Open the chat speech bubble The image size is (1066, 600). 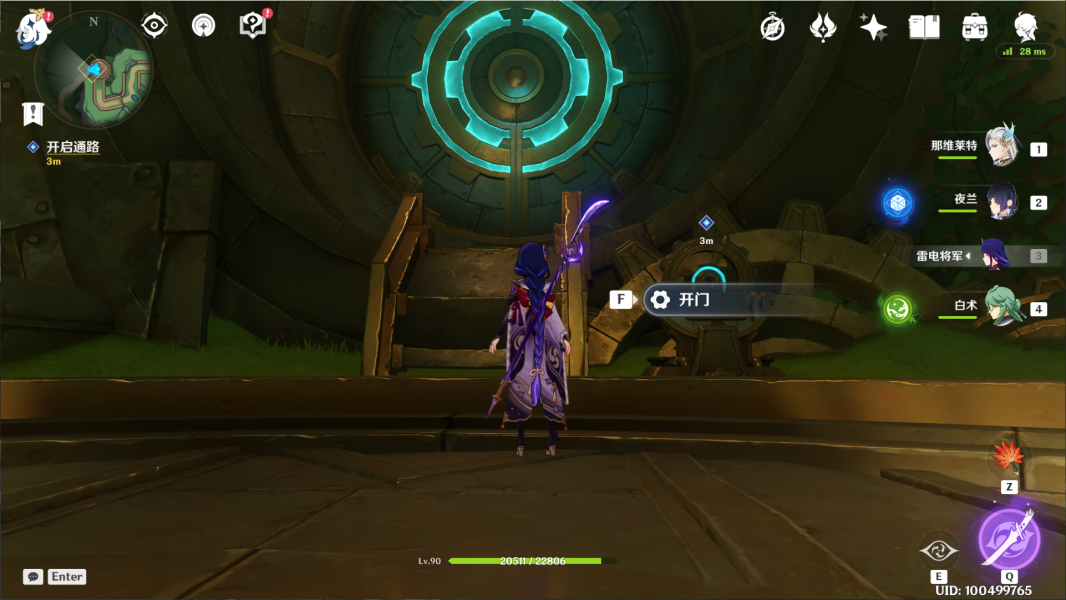pyautogui.click(x=33, y=577)
